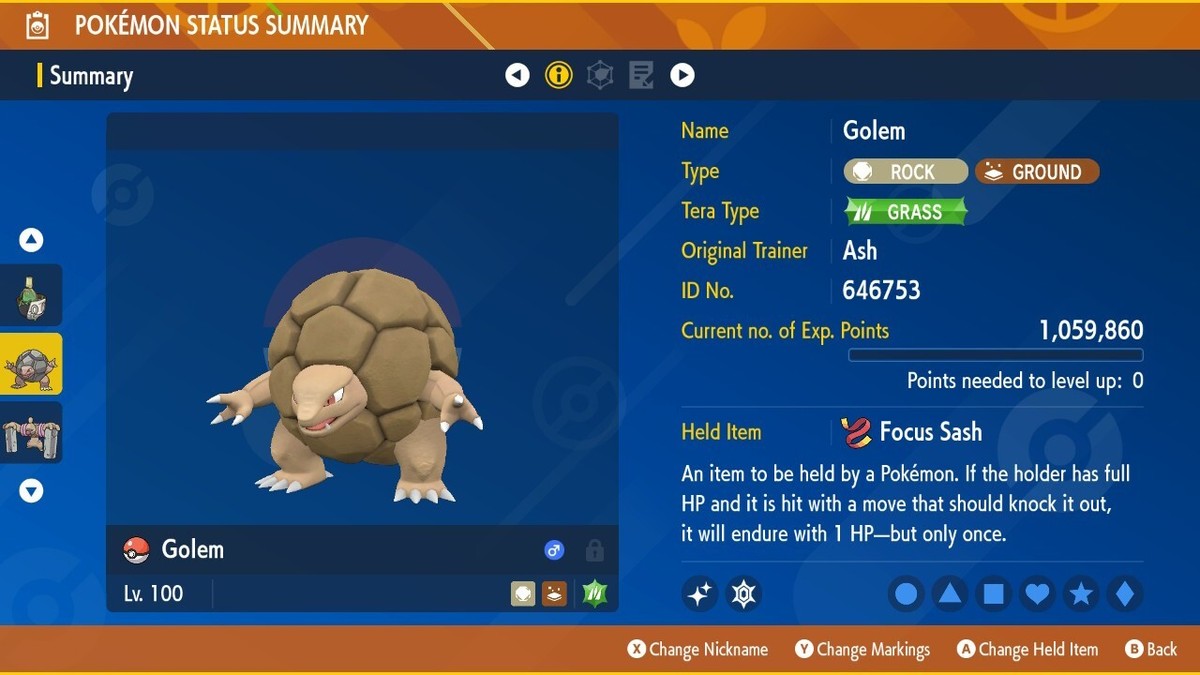Viewport: 1200px width, 675px height.
Task: Switch to the hexagon stats page tab
Action: (600, 75)
